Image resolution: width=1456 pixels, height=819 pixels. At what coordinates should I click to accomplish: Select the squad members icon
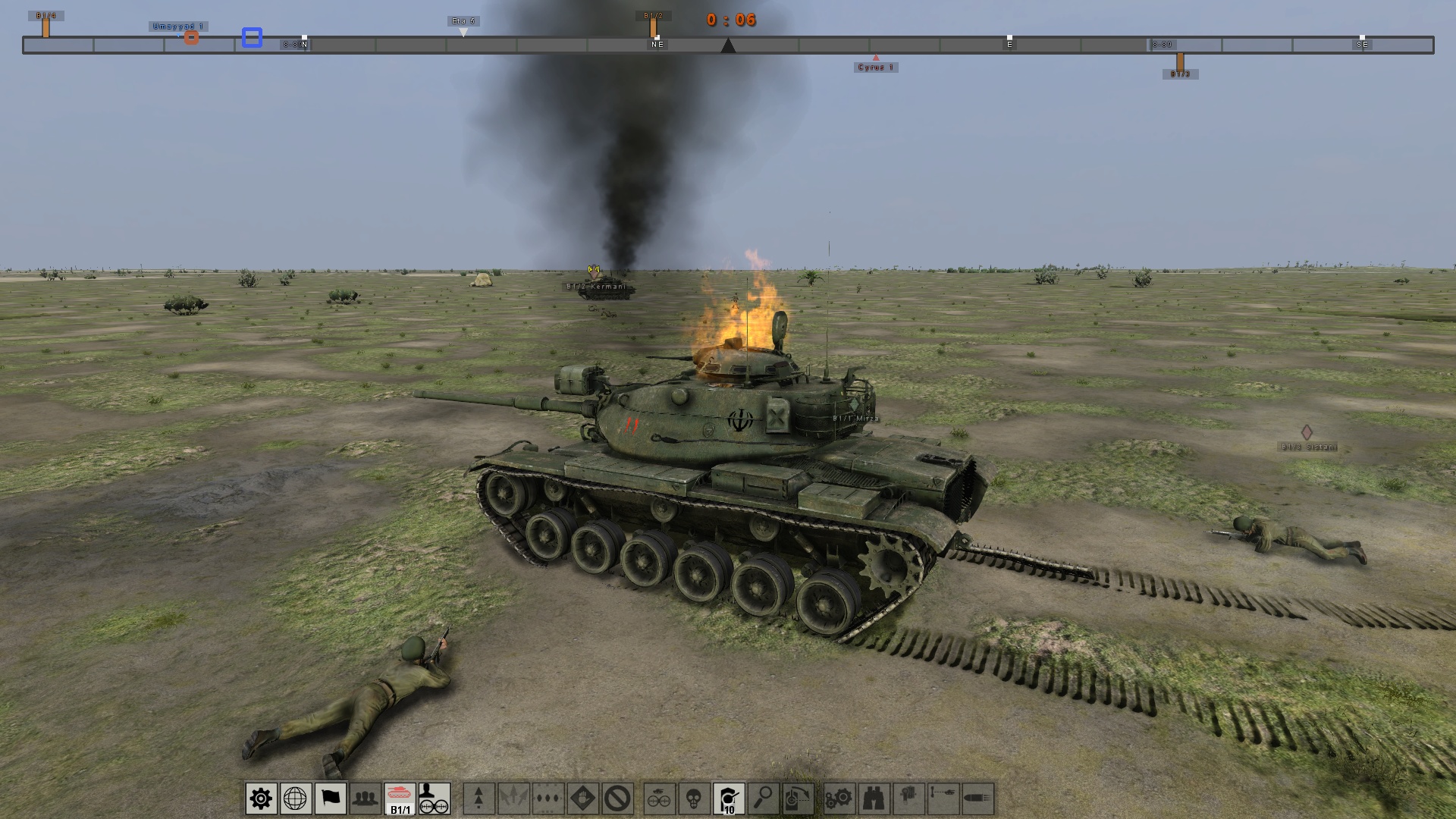365,798
